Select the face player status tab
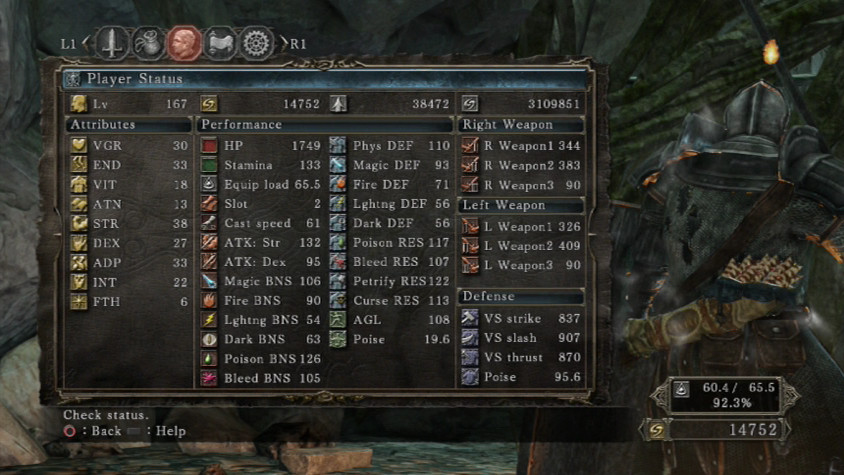The height and width of the screenshot is (475, 844). (184, 43)
